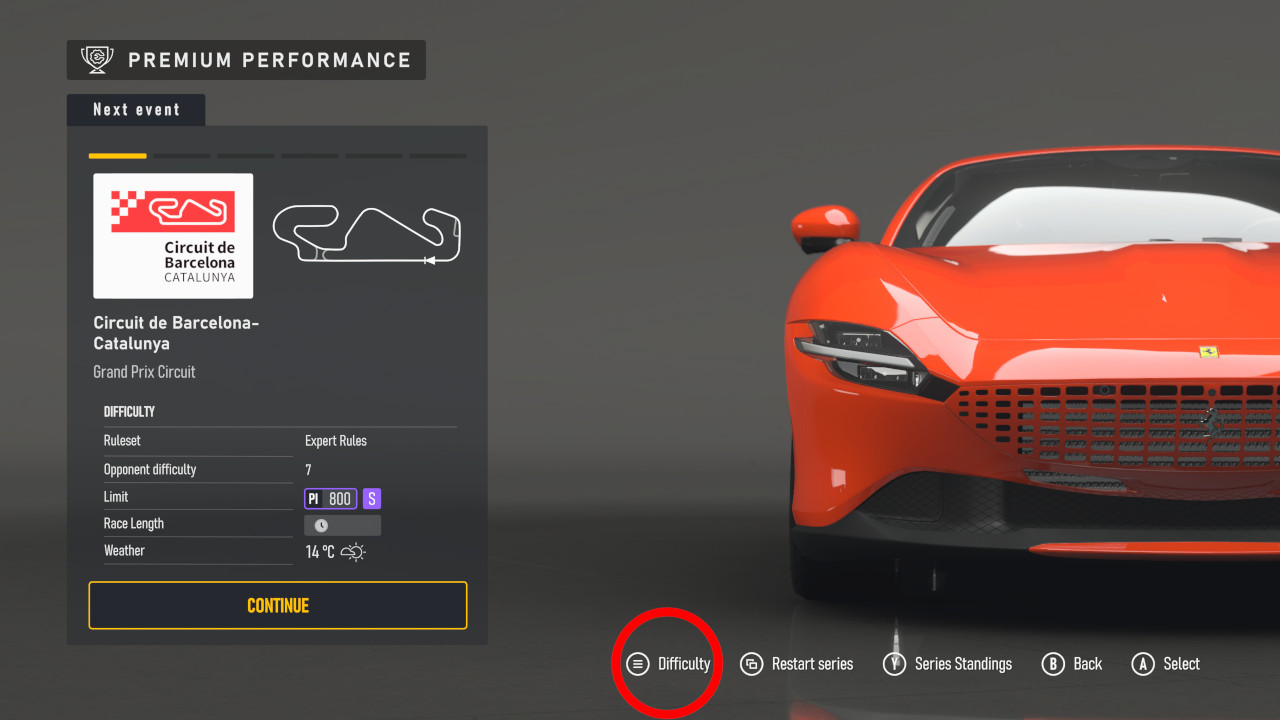Click the trophy icon beside Premium Performance
This screenshot has width=1280, height=720.
pos(96,59)
